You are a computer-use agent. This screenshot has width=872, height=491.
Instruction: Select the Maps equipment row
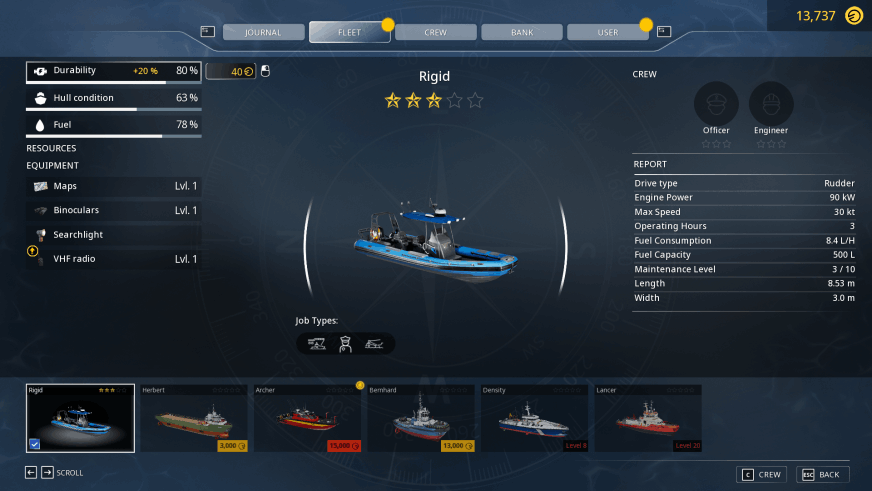[x=114, y=186]
